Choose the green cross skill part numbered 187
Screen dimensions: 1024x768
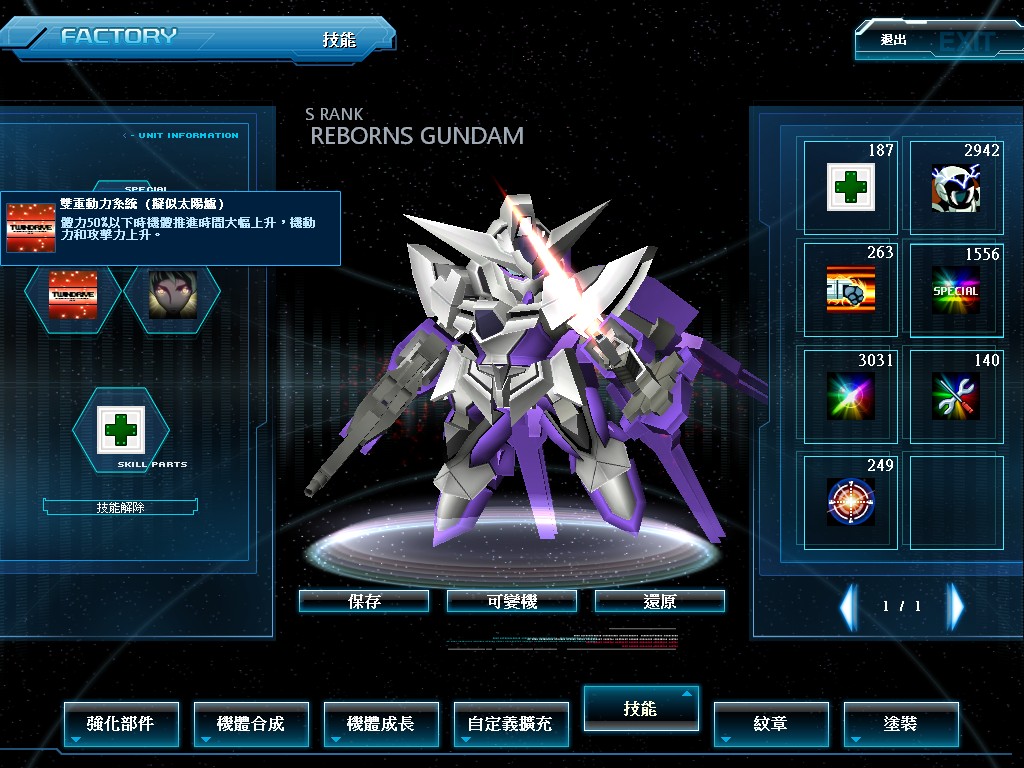(x=851, y=187)
